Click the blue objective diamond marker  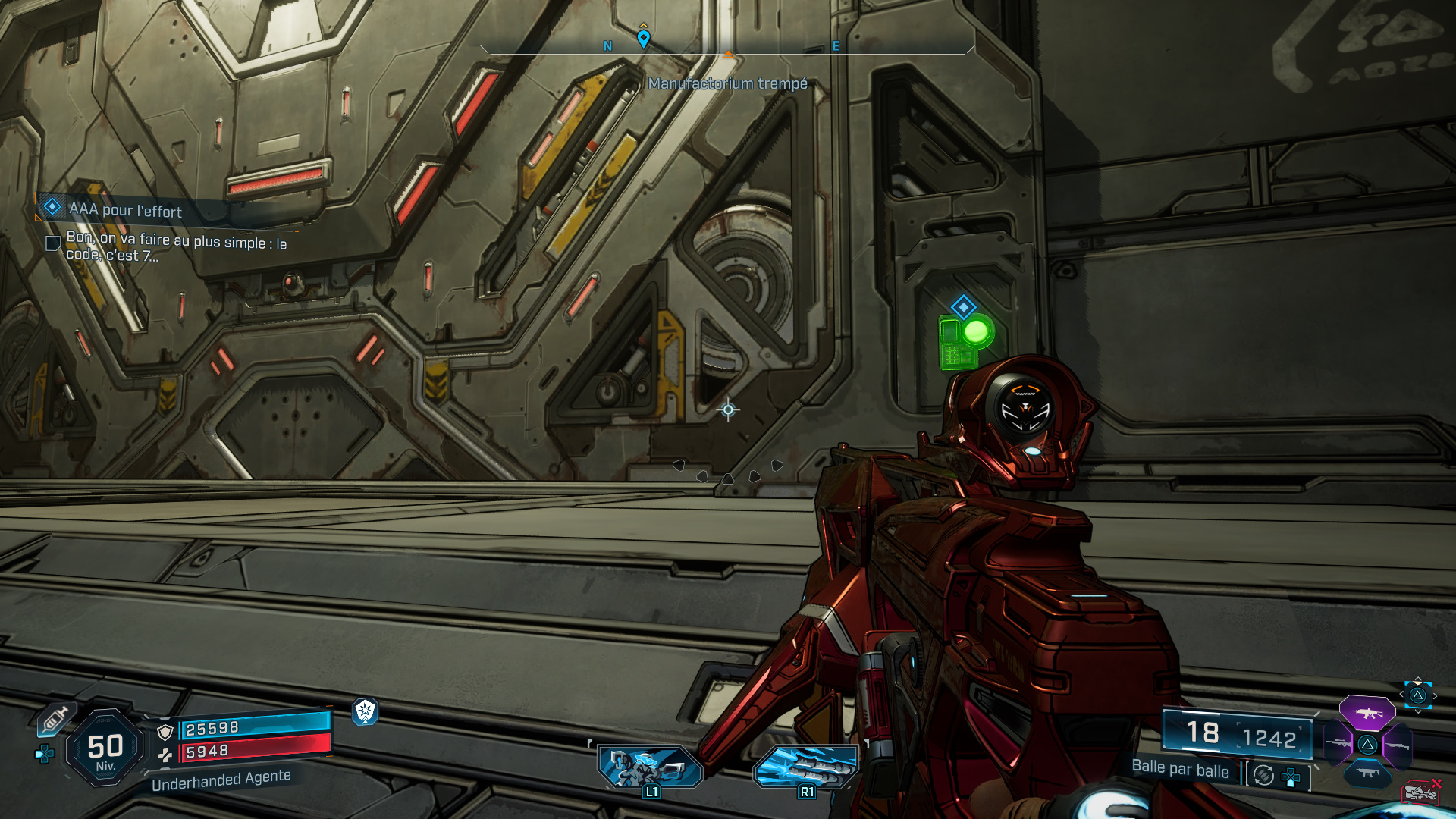click(x=963, y=307)
